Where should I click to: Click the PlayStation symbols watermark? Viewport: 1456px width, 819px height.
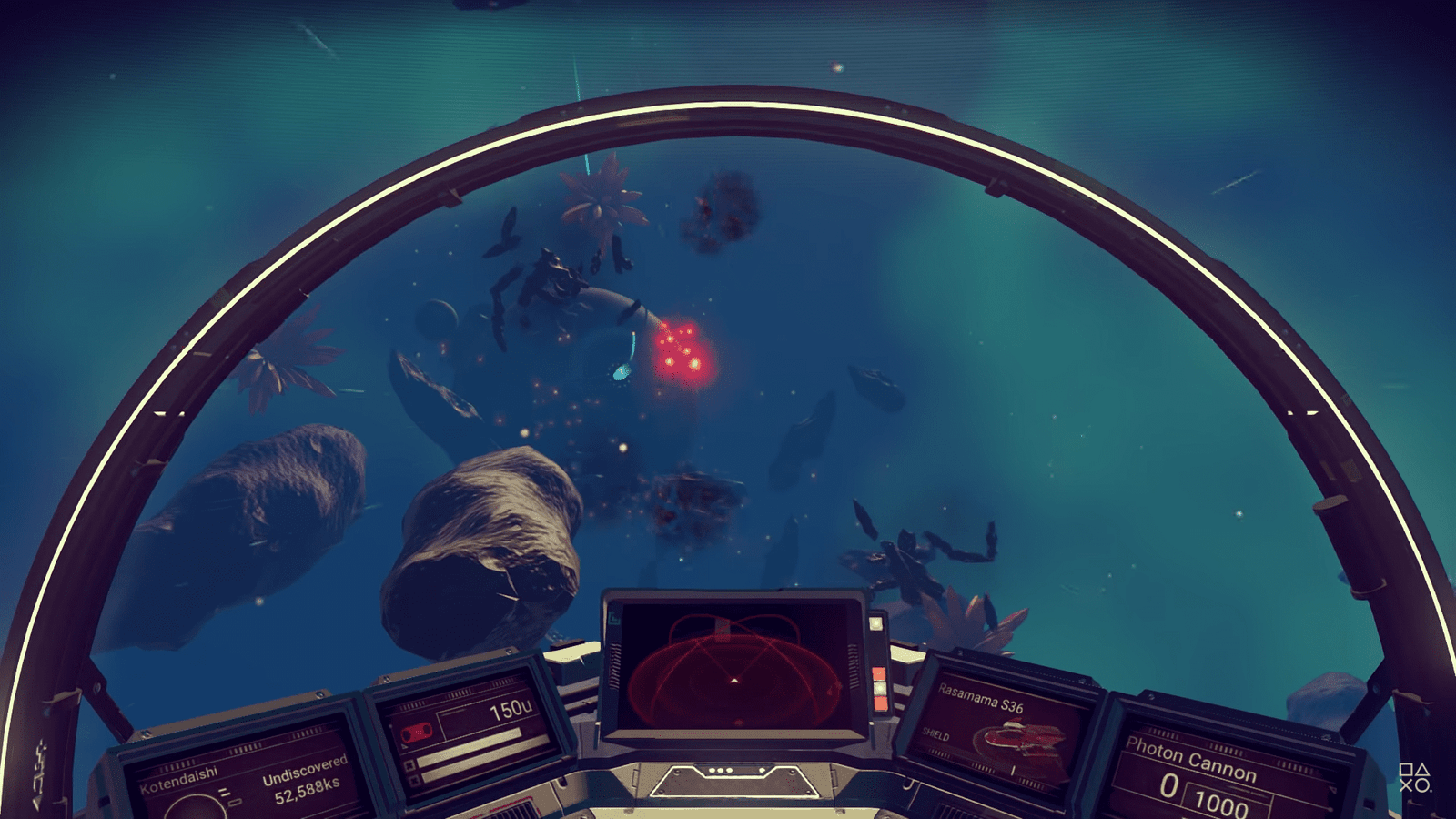point(1414,778)
